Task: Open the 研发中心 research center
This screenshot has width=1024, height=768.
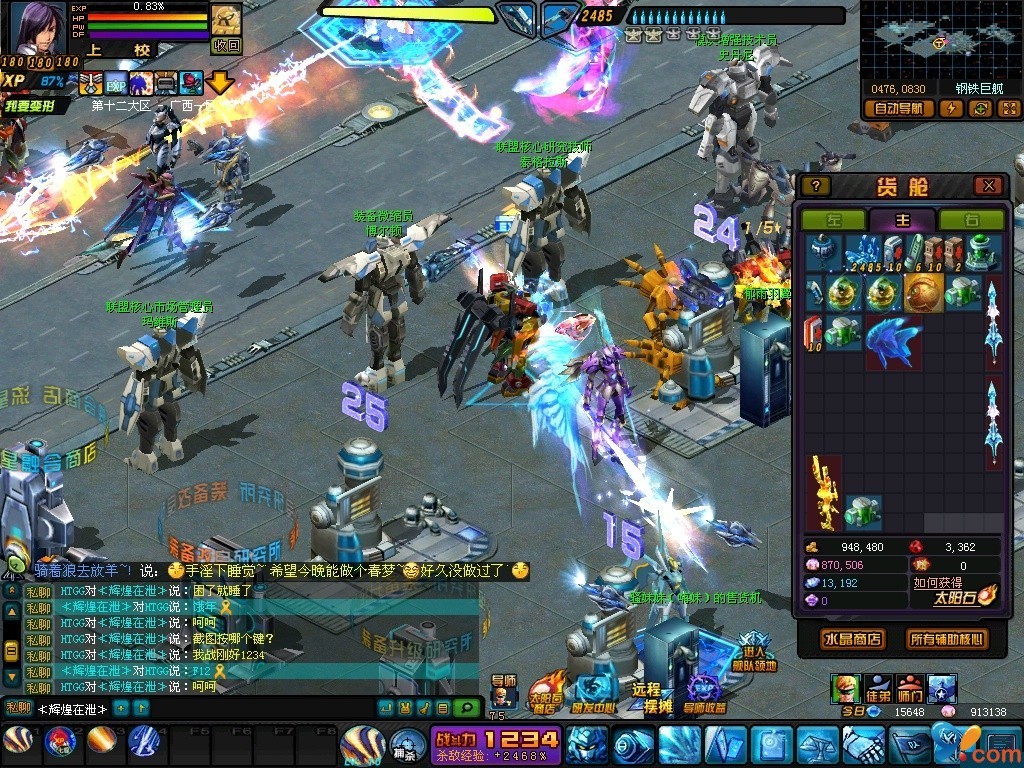Action: (595, 693)
